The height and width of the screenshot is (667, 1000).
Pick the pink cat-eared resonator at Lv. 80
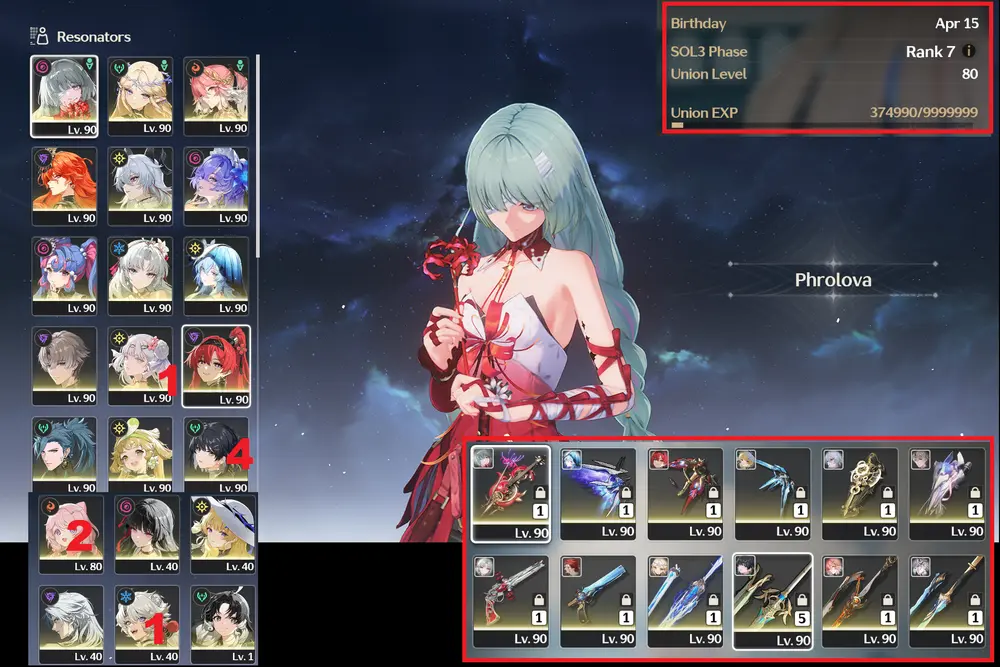click(x=71, y=532)
